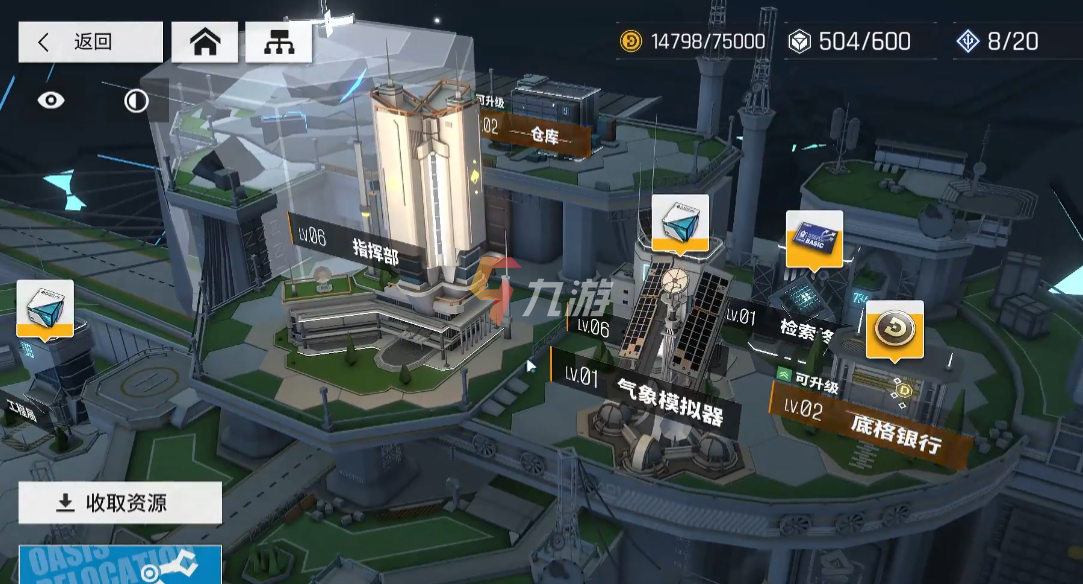The image size is (1083, 584).
Task: Open the home screen via house icon
Action: (206, 43)
